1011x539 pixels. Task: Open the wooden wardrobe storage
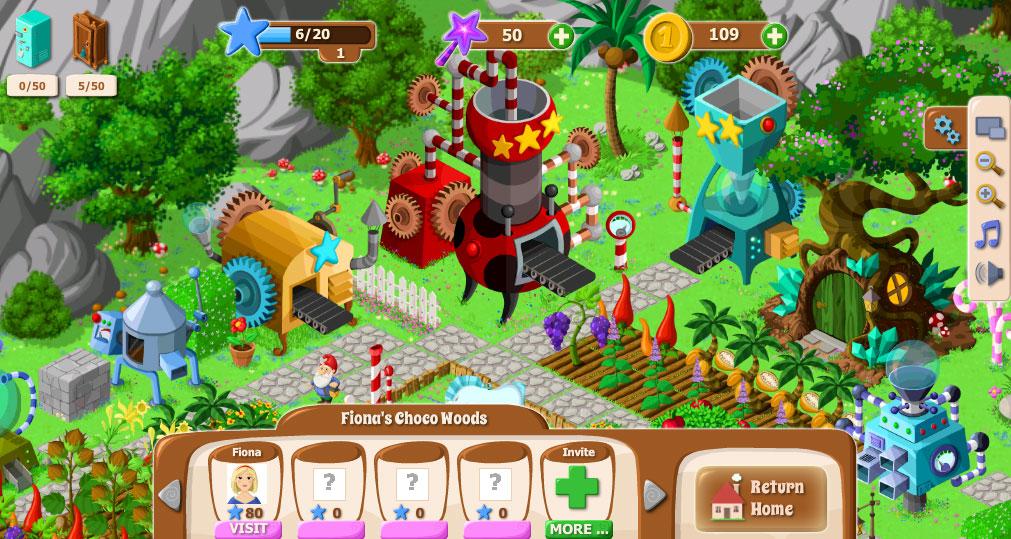(x=91, y=40)
